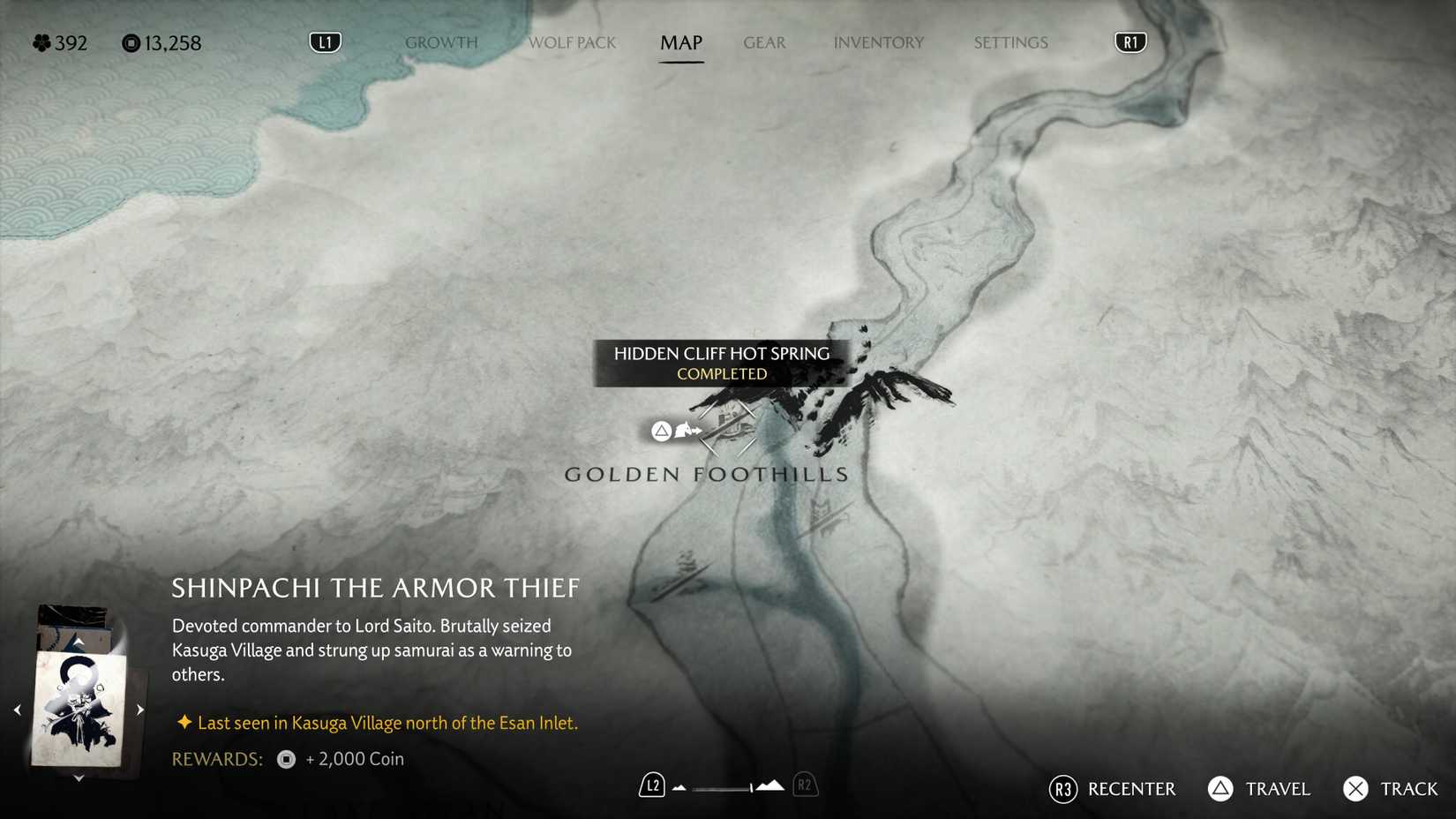Select the triangle Travel button icon
Image resolution: width=1456 pixels, height=819 pixels.
(1220, 789)
